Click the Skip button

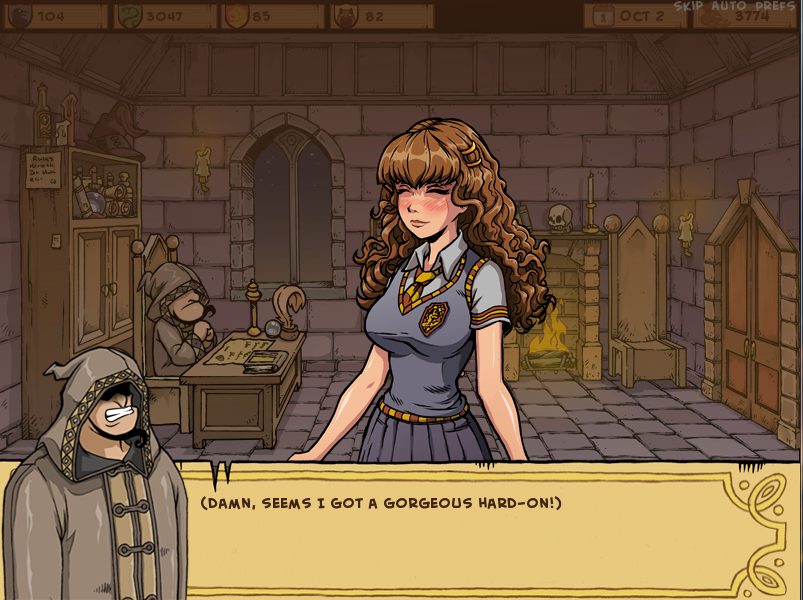(688, 6)
